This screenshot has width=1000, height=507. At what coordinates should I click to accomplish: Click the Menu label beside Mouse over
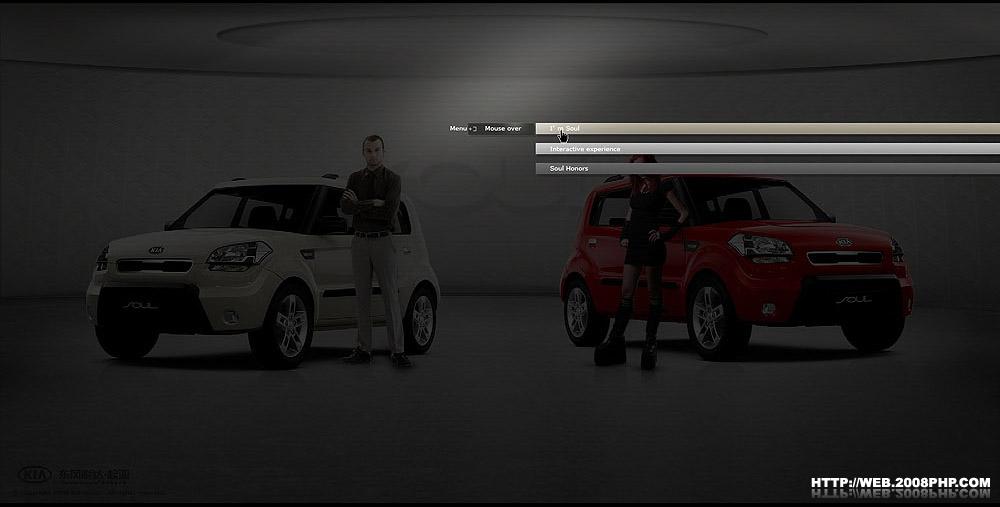[459, 129]
